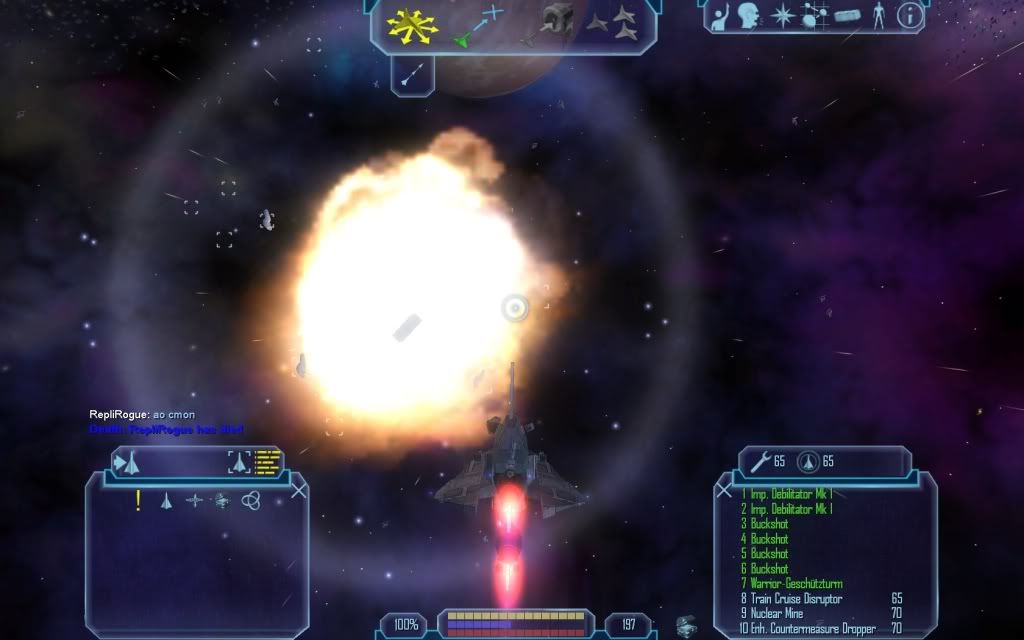
Task: Choose the Dock maneuver icon
Action: (x=557, y=22)
